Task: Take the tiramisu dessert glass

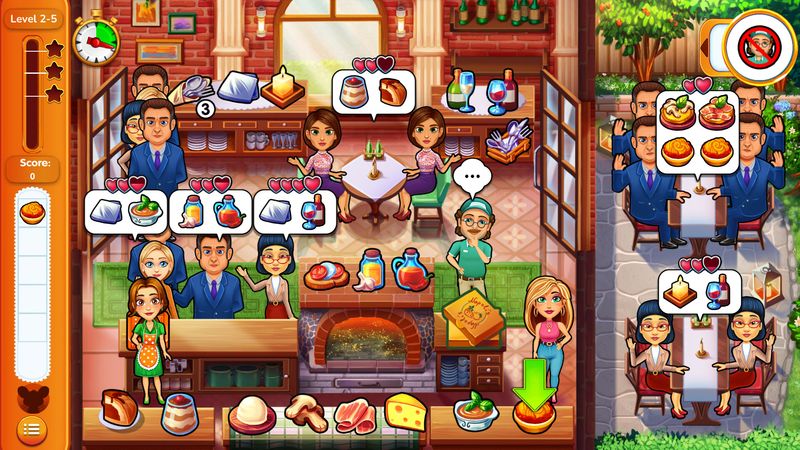Action: 179,410
